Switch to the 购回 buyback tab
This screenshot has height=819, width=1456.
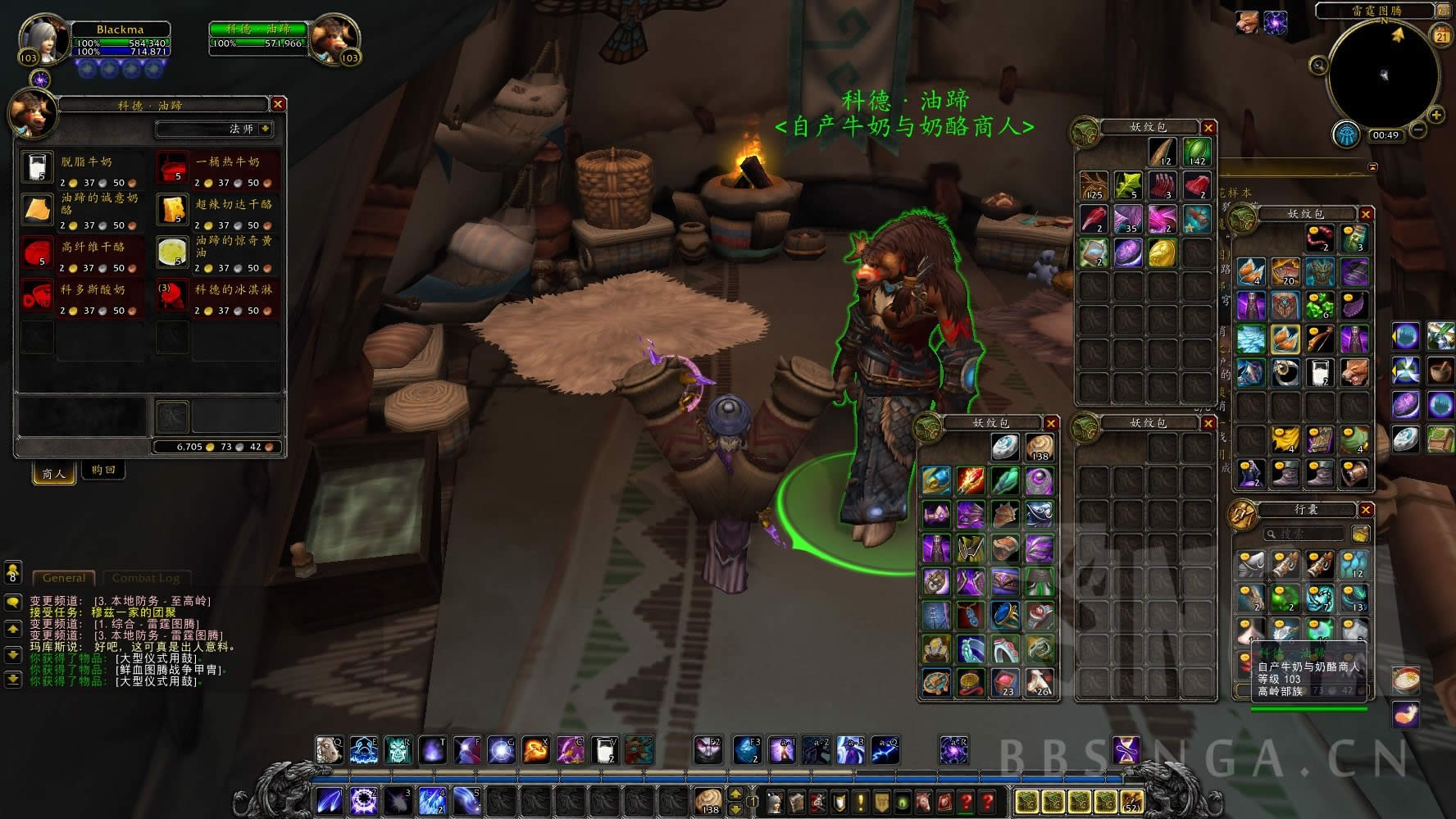(x=103, y=471)
